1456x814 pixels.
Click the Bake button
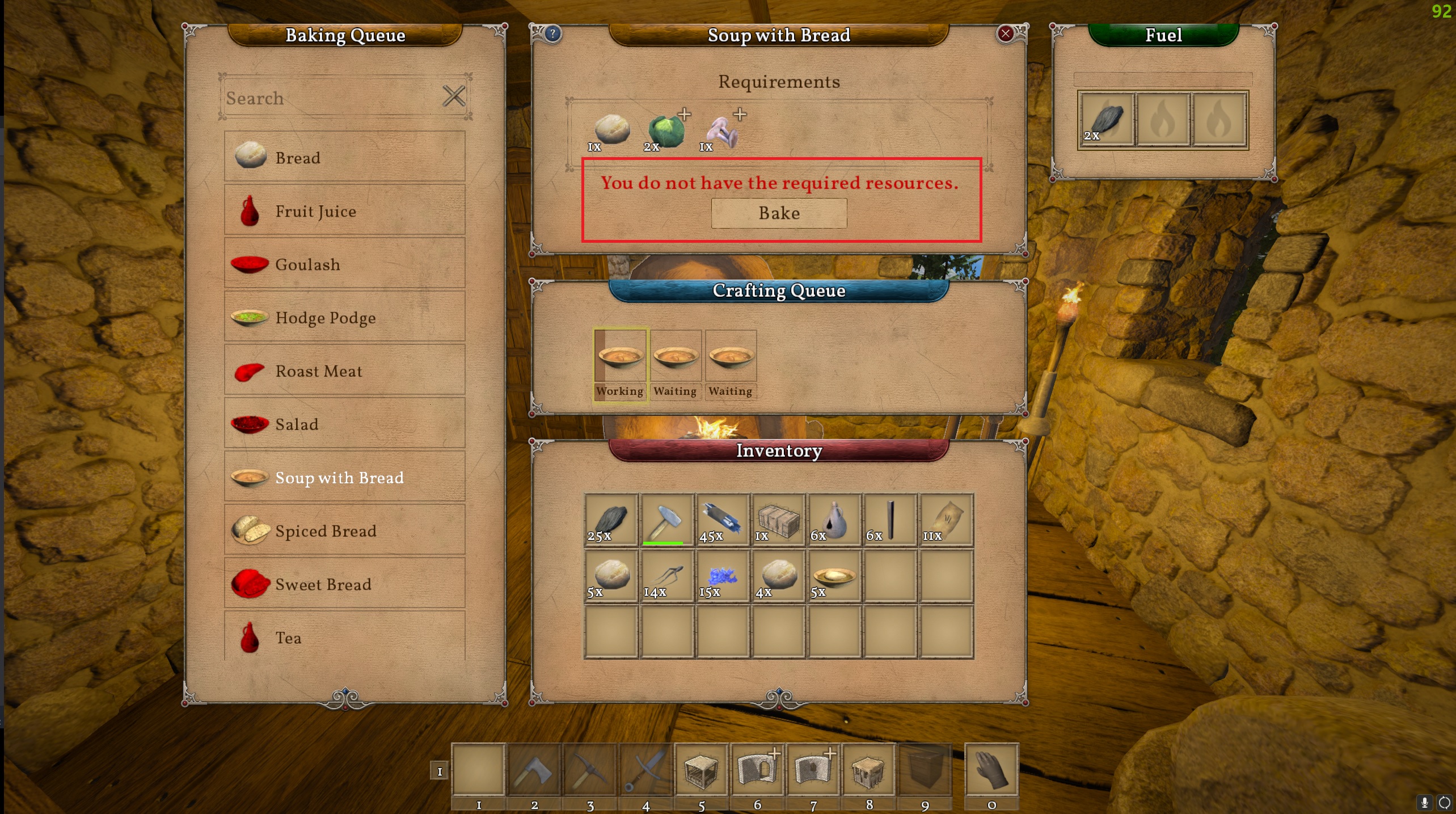pos(779,213)
